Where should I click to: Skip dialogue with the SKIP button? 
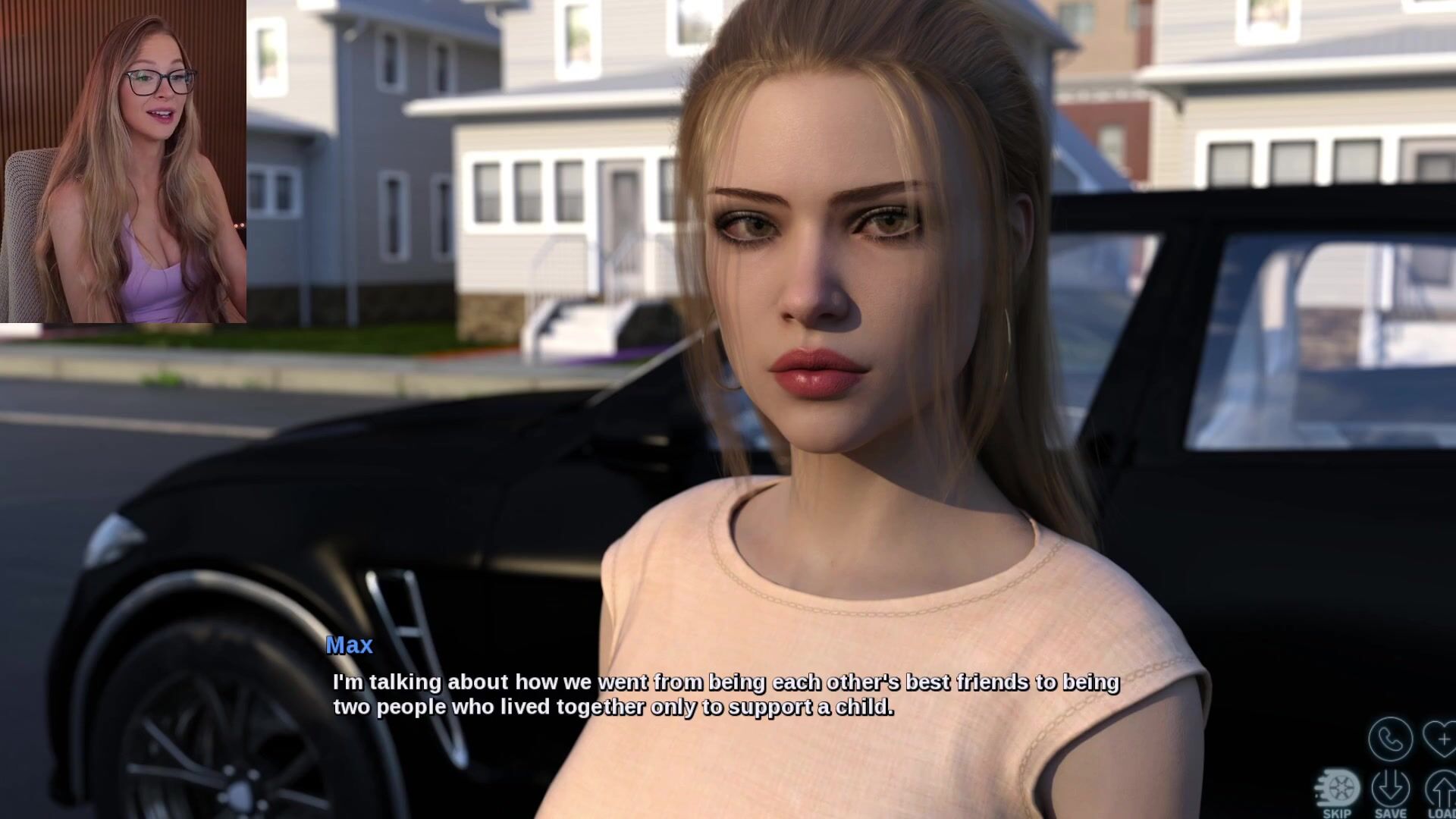[x=1337, y=792]
